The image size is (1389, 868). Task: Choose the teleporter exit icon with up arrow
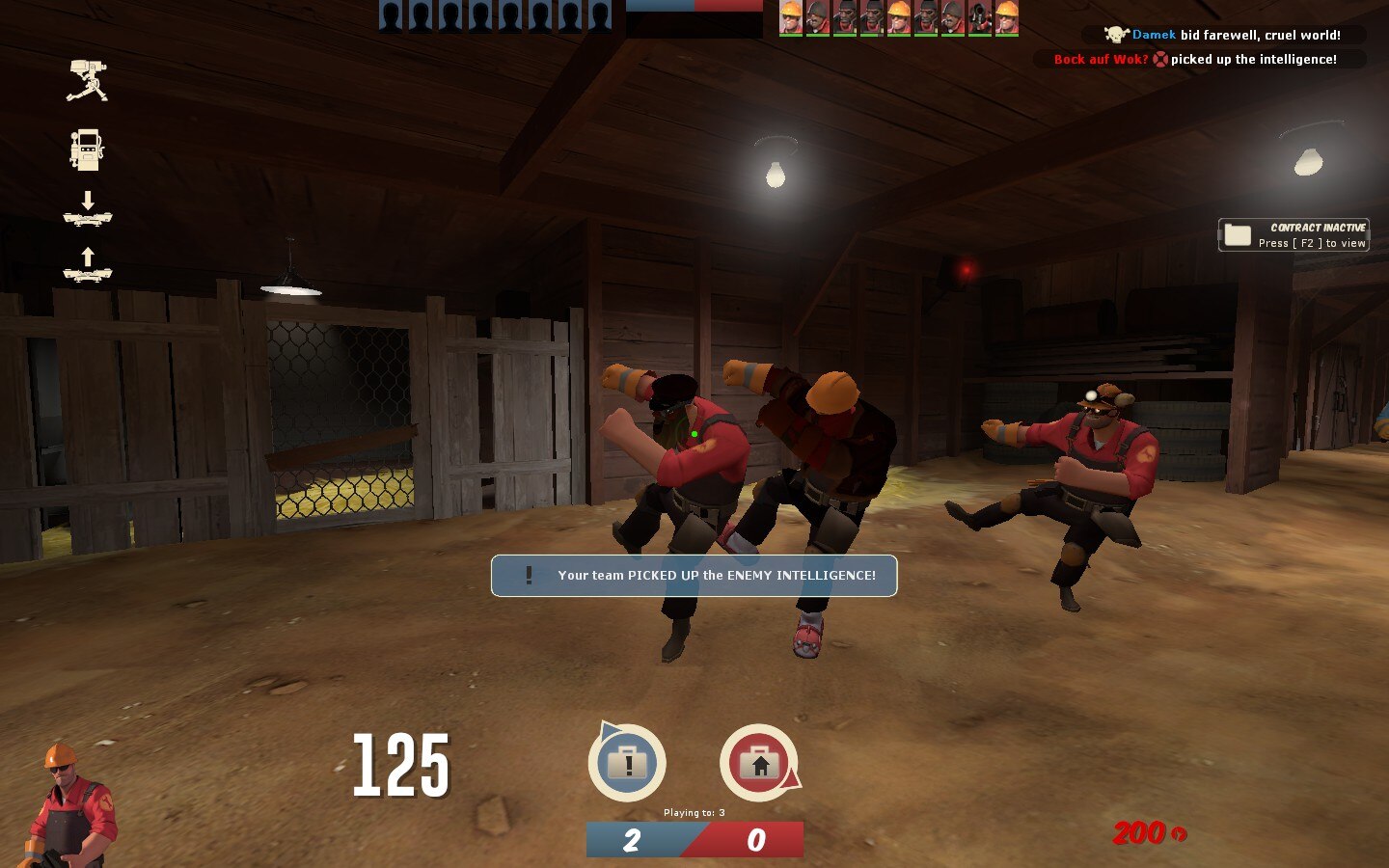pos(88,264)
